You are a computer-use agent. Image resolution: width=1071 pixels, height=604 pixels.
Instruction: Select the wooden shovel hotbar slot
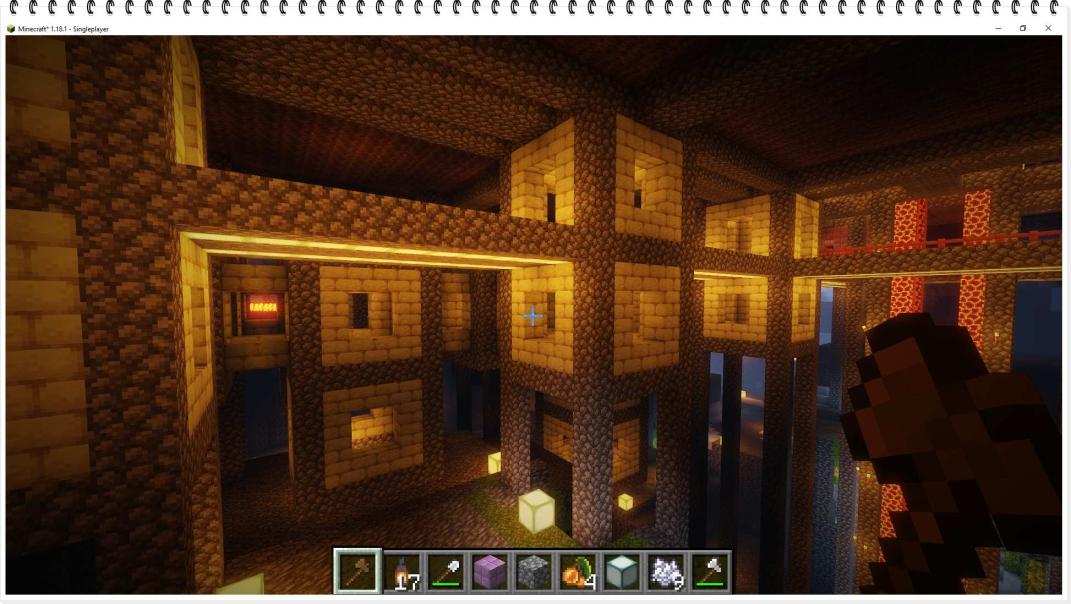[357, 571]
